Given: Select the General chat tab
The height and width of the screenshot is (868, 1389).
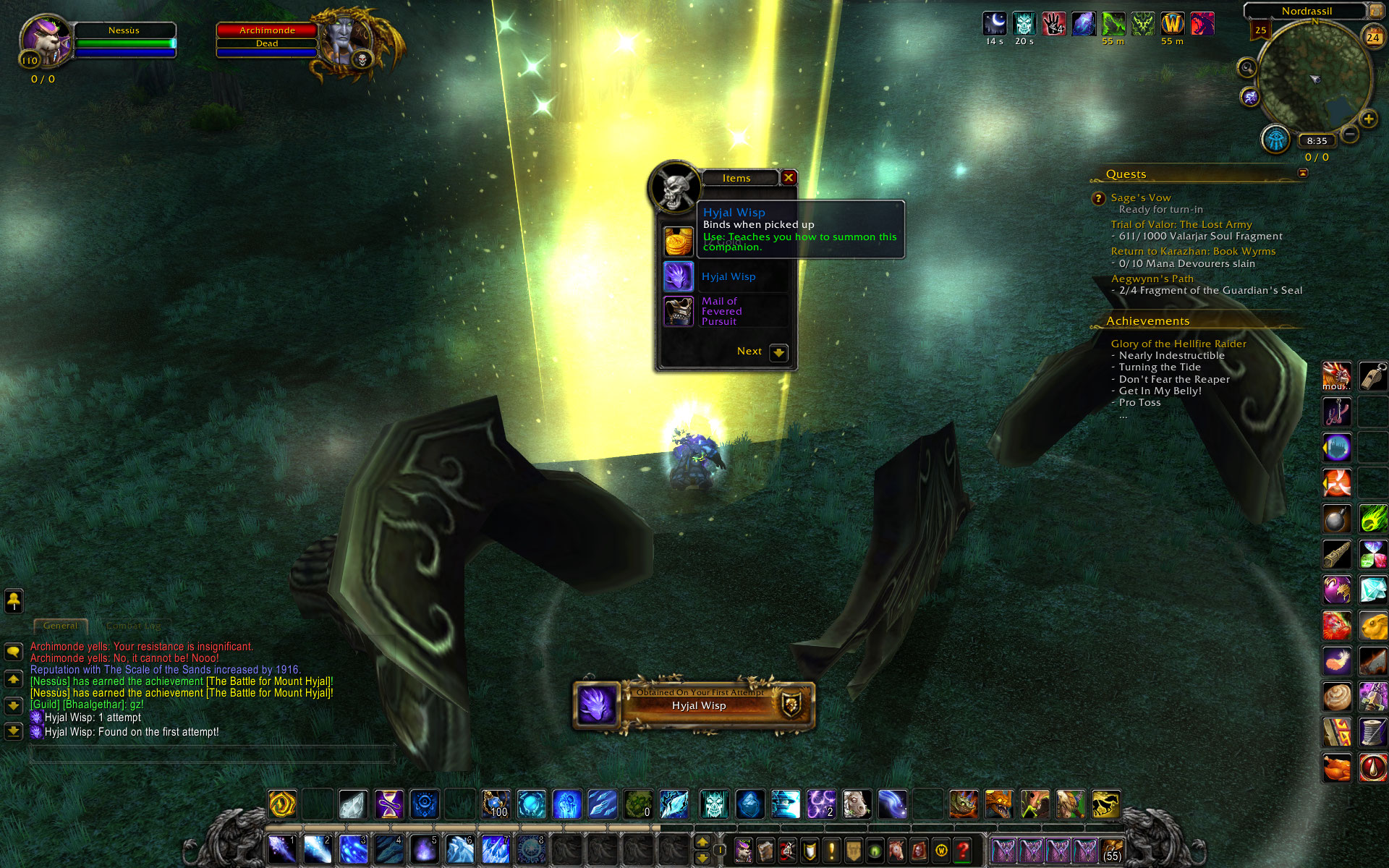Looking at the screenshot, I should [x=60, y=626].
